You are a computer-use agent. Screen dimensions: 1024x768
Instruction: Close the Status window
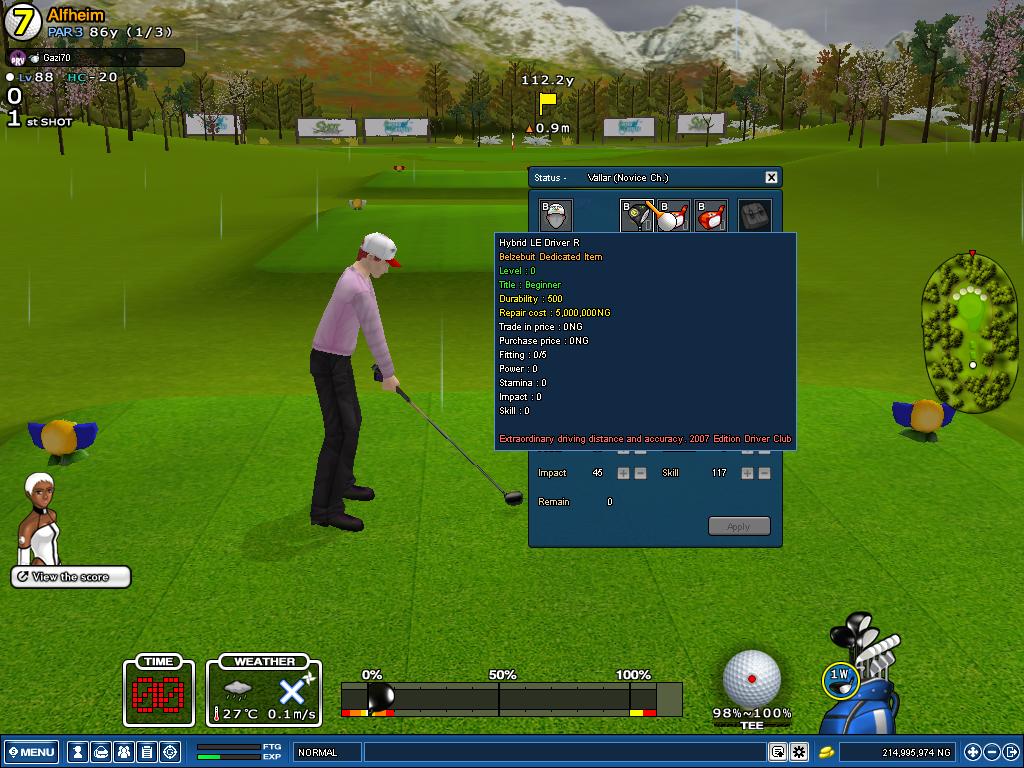click(x=771, y=177)
